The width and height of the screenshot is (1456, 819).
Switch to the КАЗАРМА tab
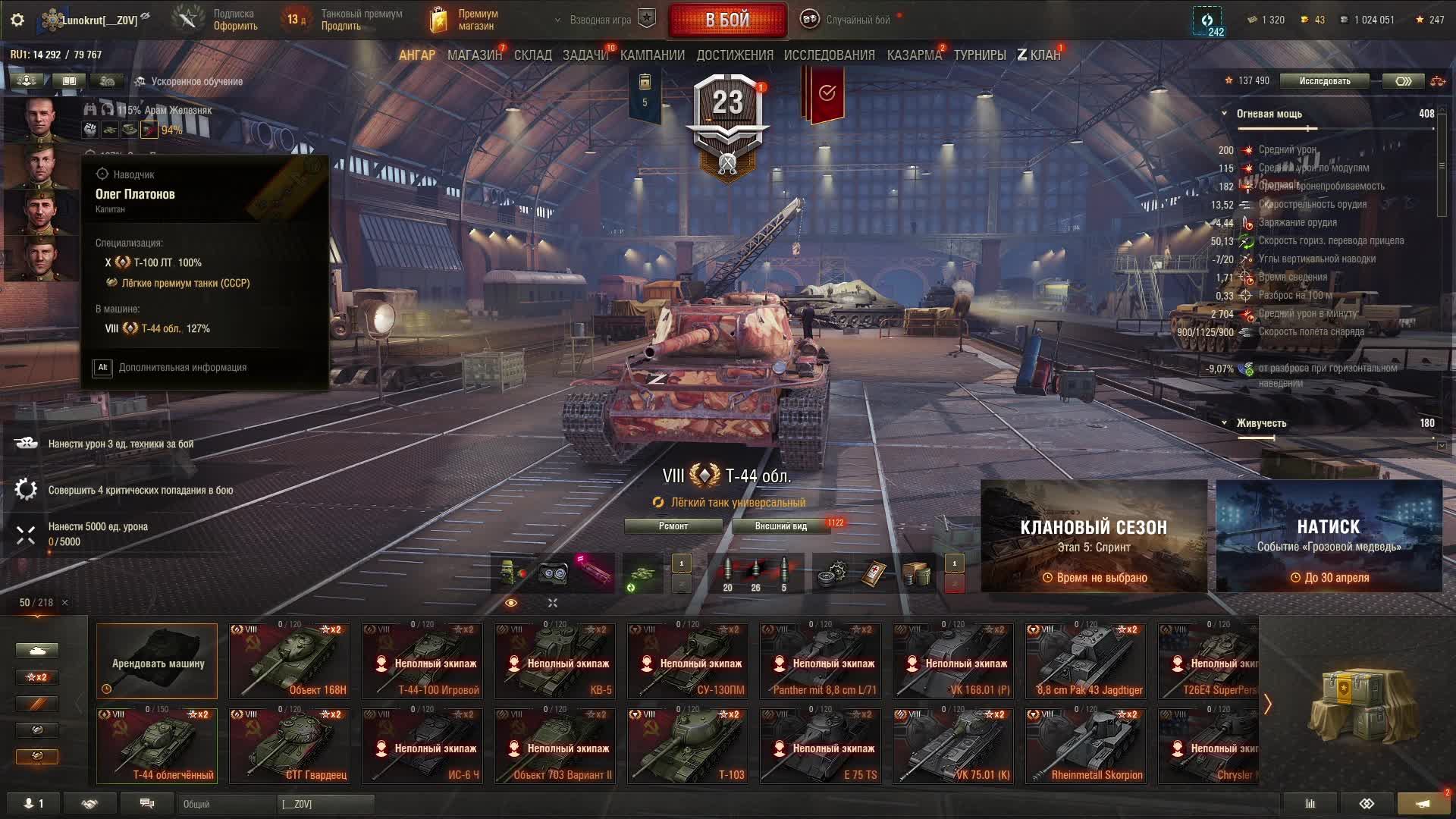click(x=914, y=55)
